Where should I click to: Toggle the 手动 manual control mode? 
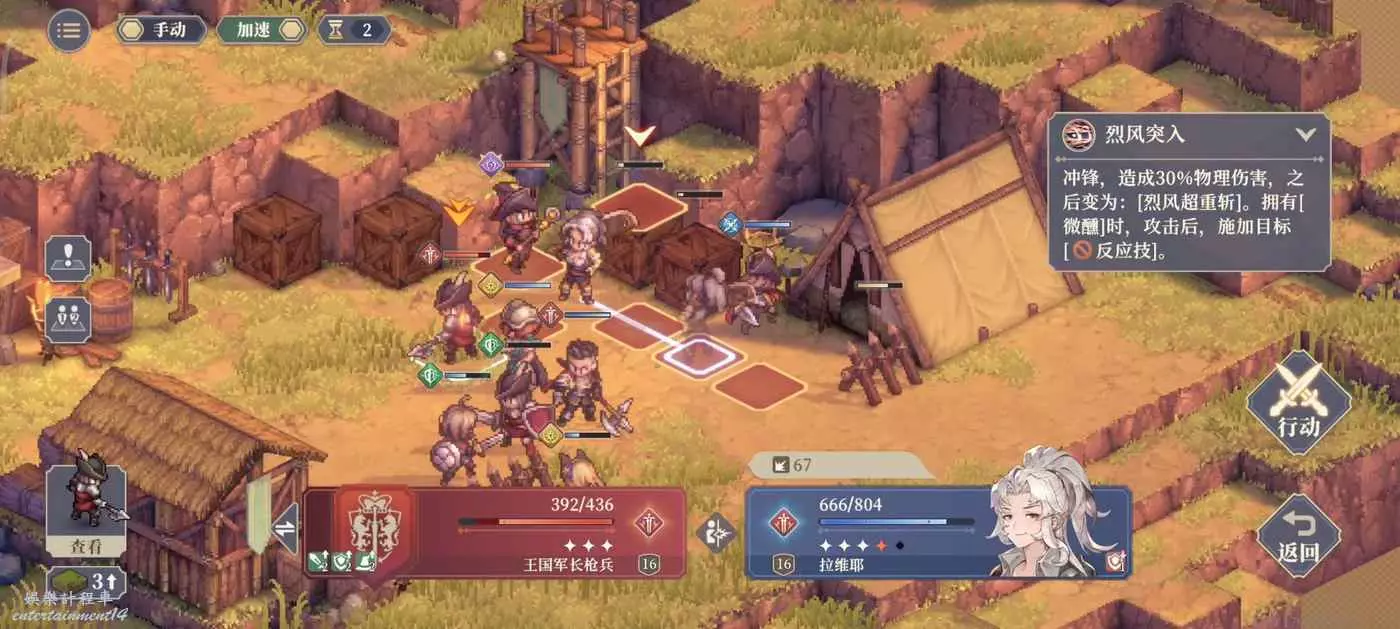coord(162,30)
